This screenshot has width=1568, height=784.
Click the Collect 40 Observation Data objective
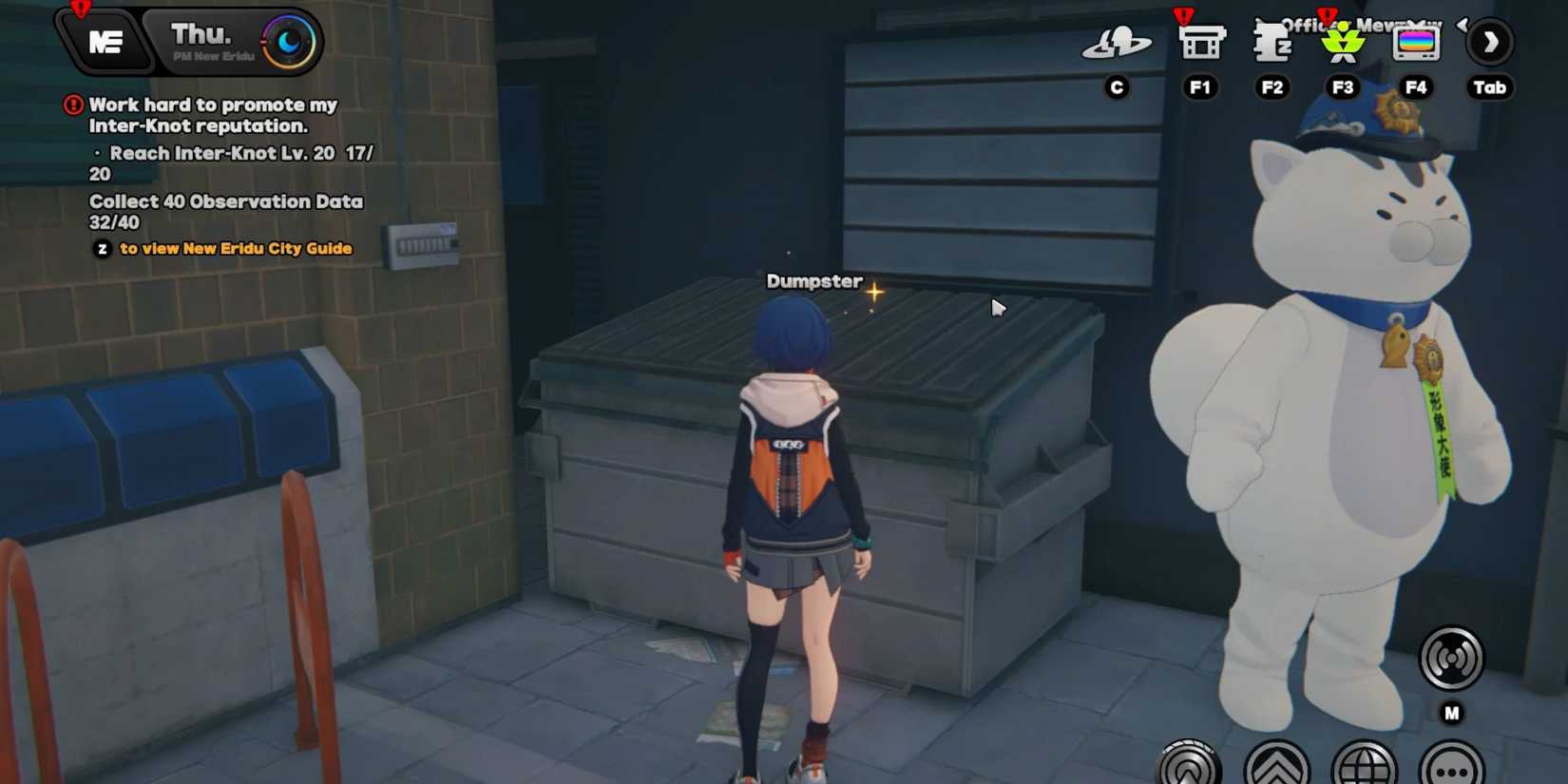225,201
